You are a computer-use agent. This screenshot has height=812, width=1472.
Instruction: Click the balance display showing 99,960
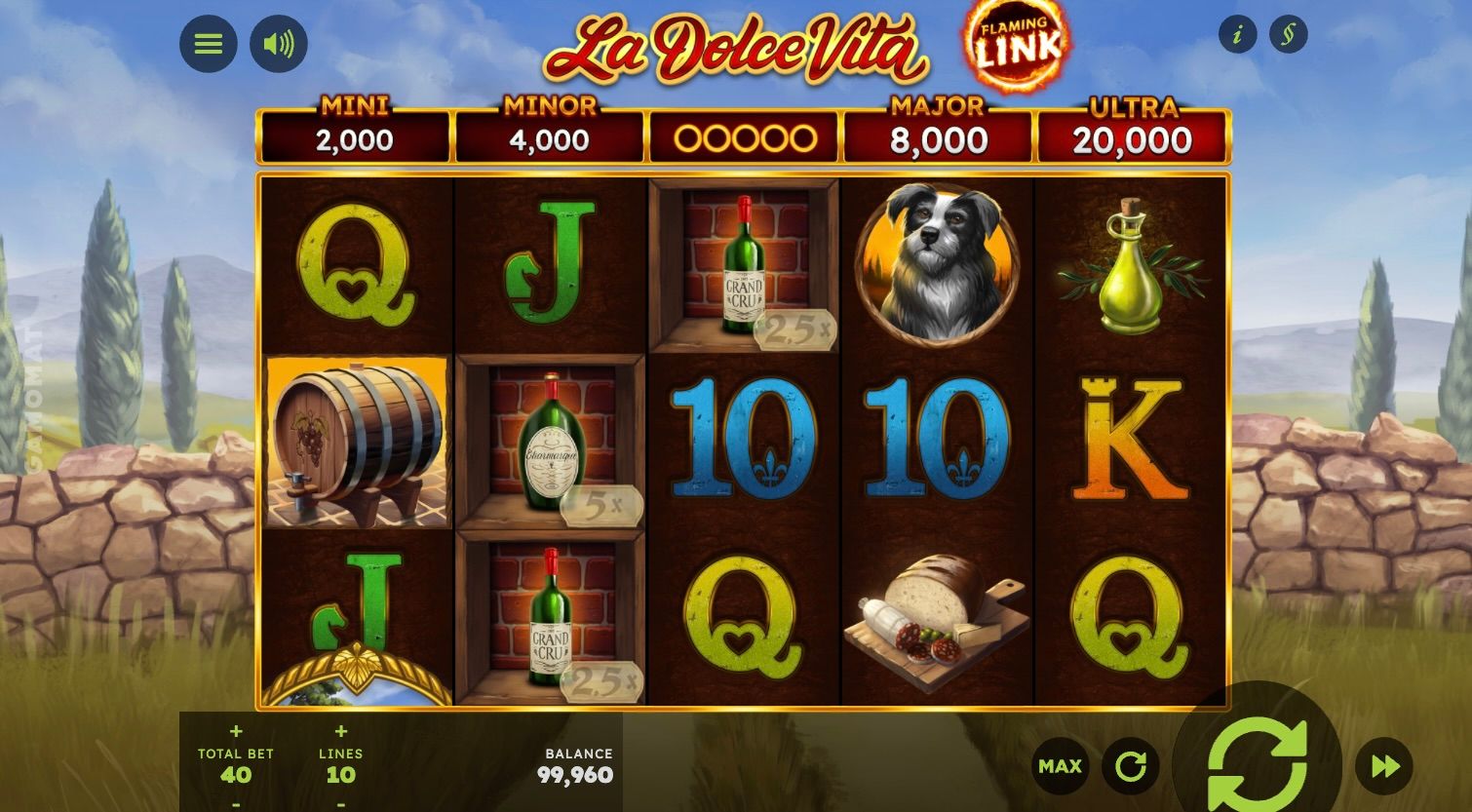point(579,765)
